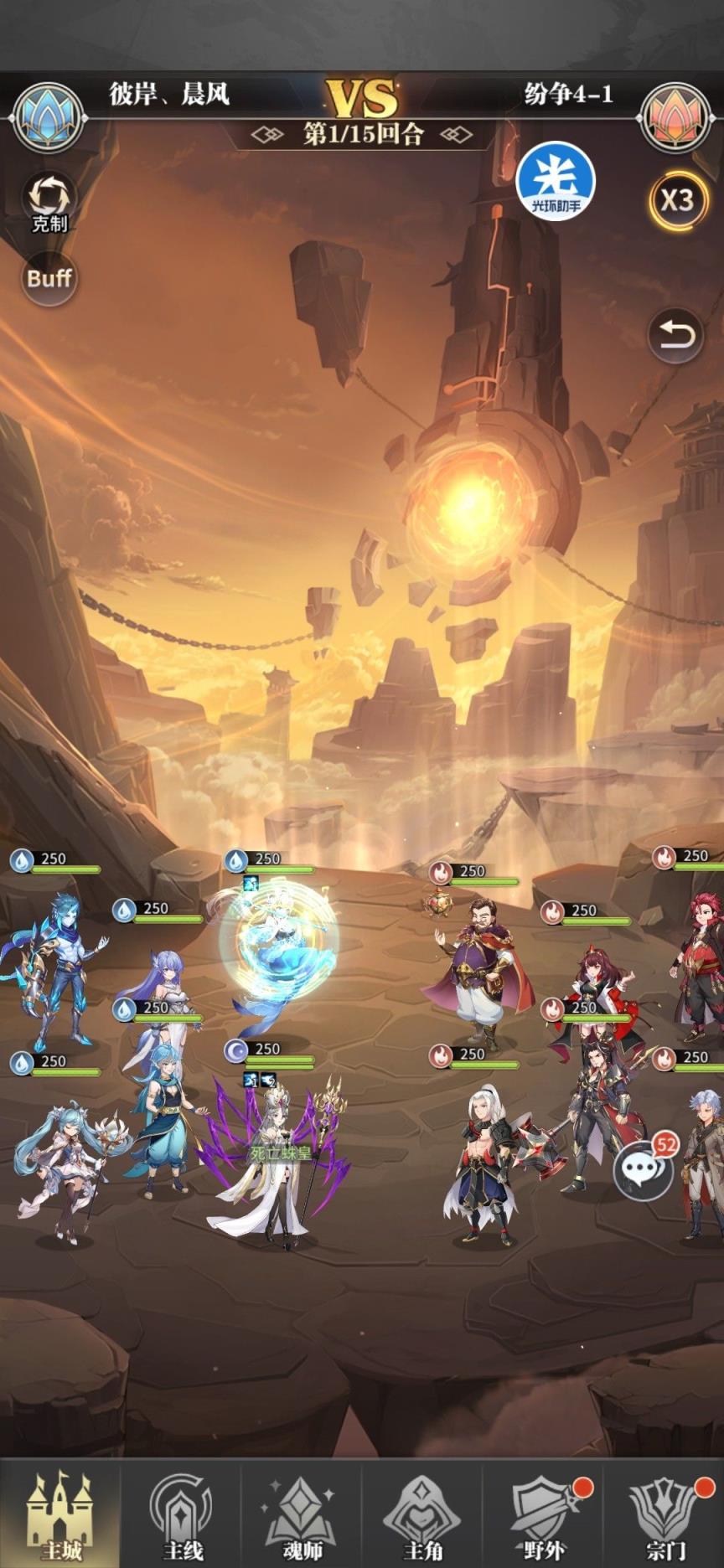Open the chat bubble with 52 messages

[644, 1170]
